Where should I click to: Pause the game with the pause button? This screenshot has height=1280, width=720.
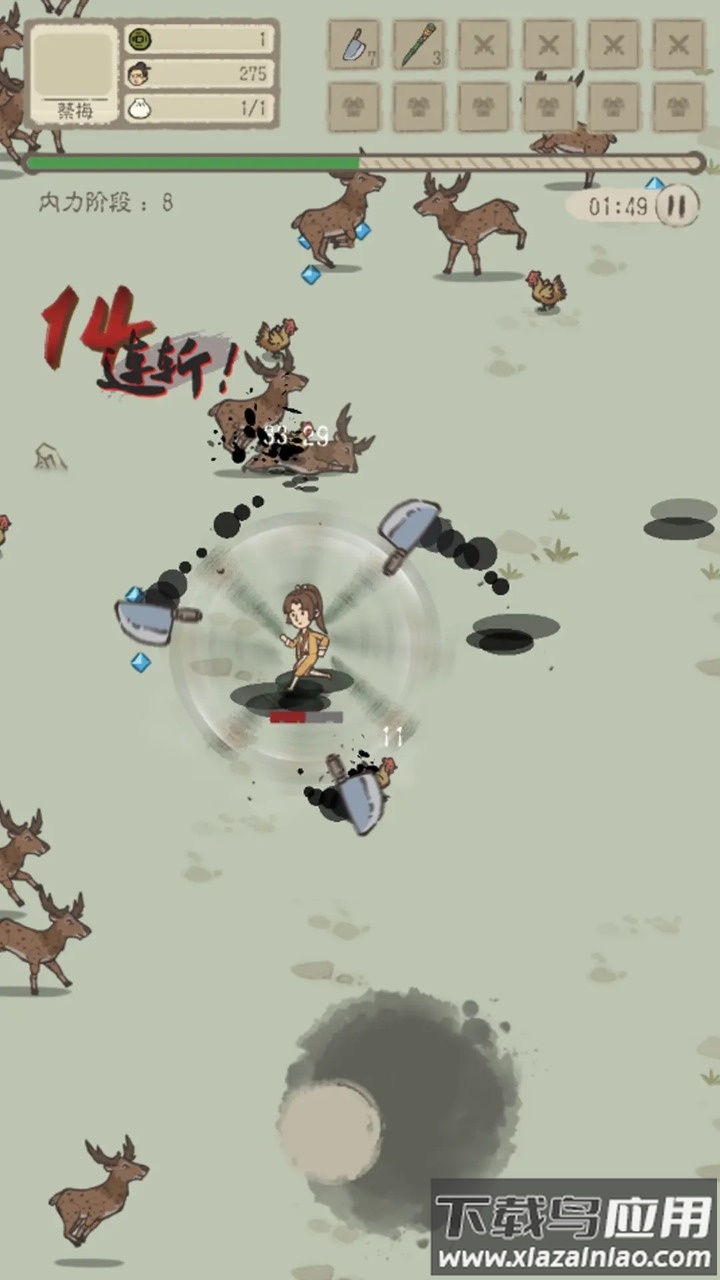coord(677,206)
